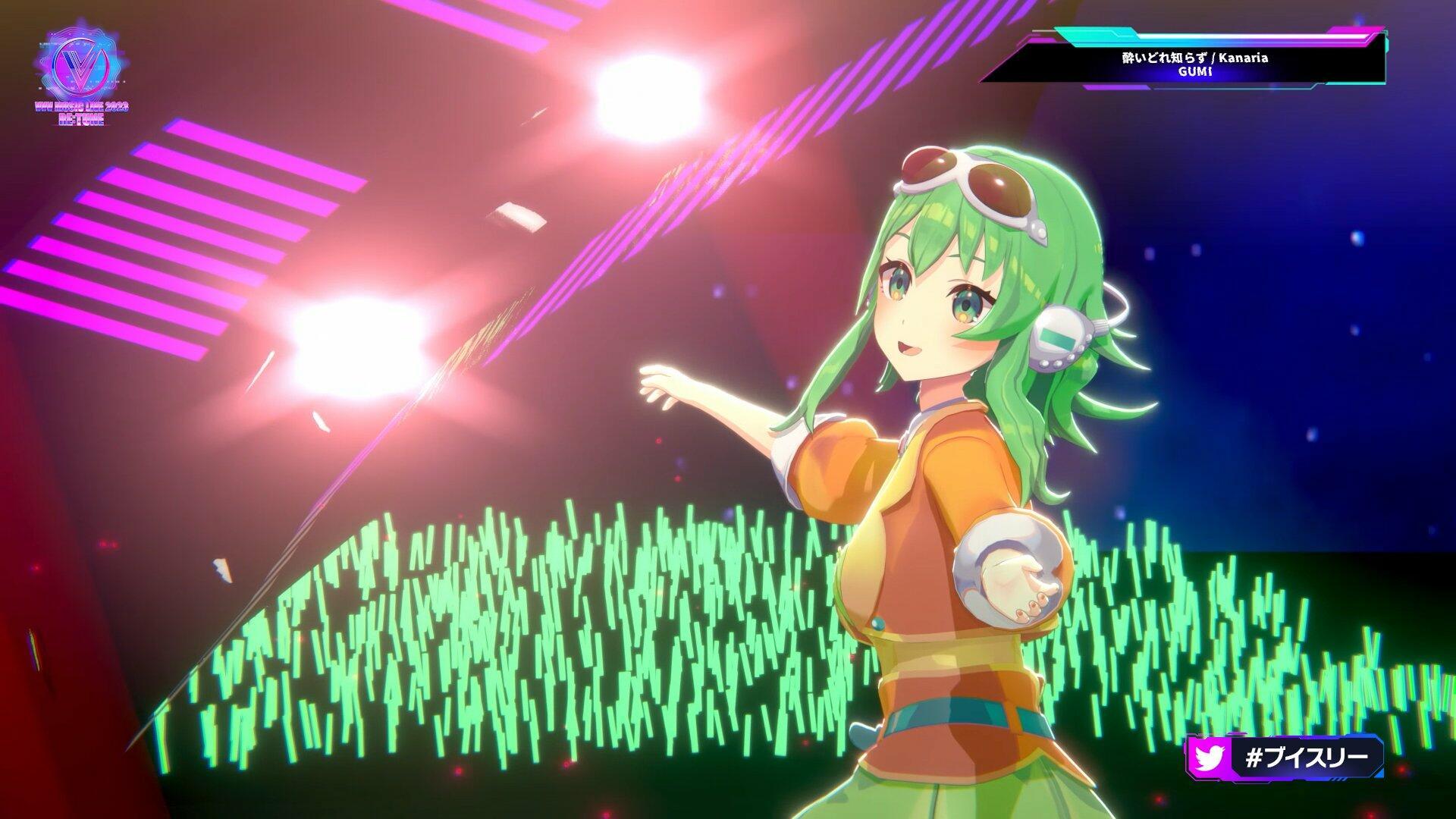1456x819 pixels.
Task: Click the Twitter hashtag #ブイスリー badge
Action: 1285,757
